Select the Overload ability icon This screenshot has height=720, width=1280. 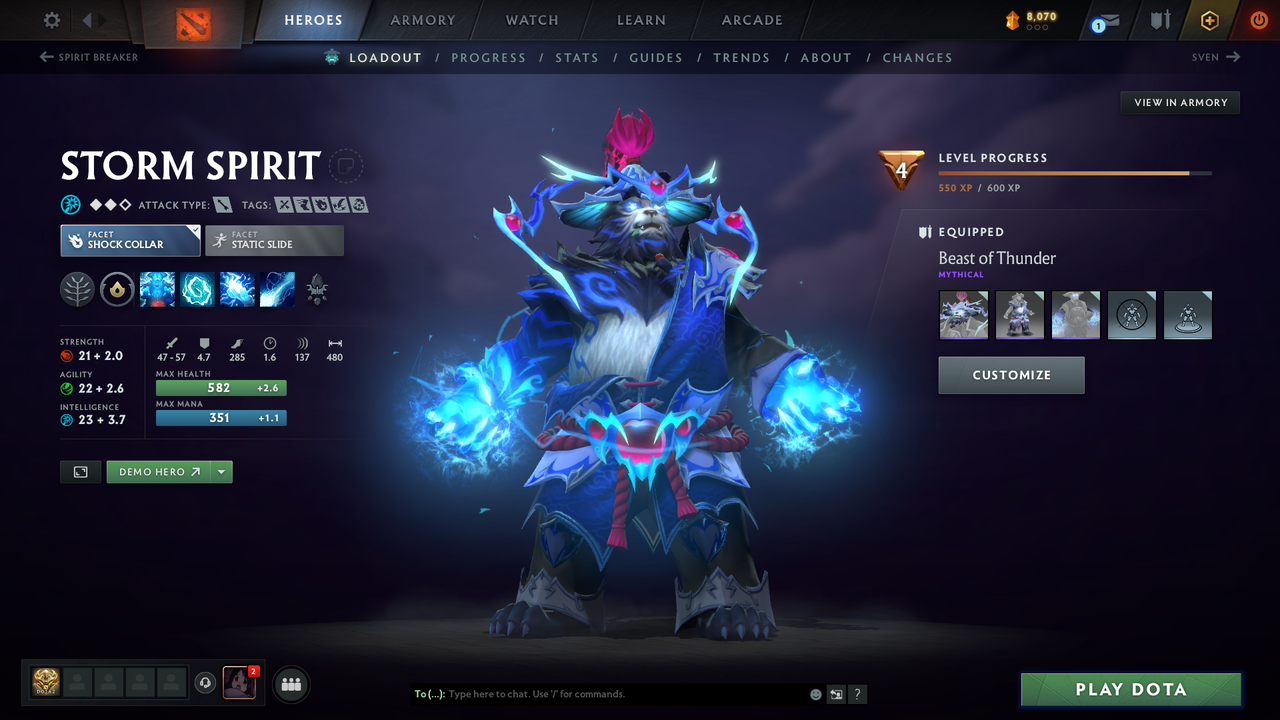click(236, 290)
